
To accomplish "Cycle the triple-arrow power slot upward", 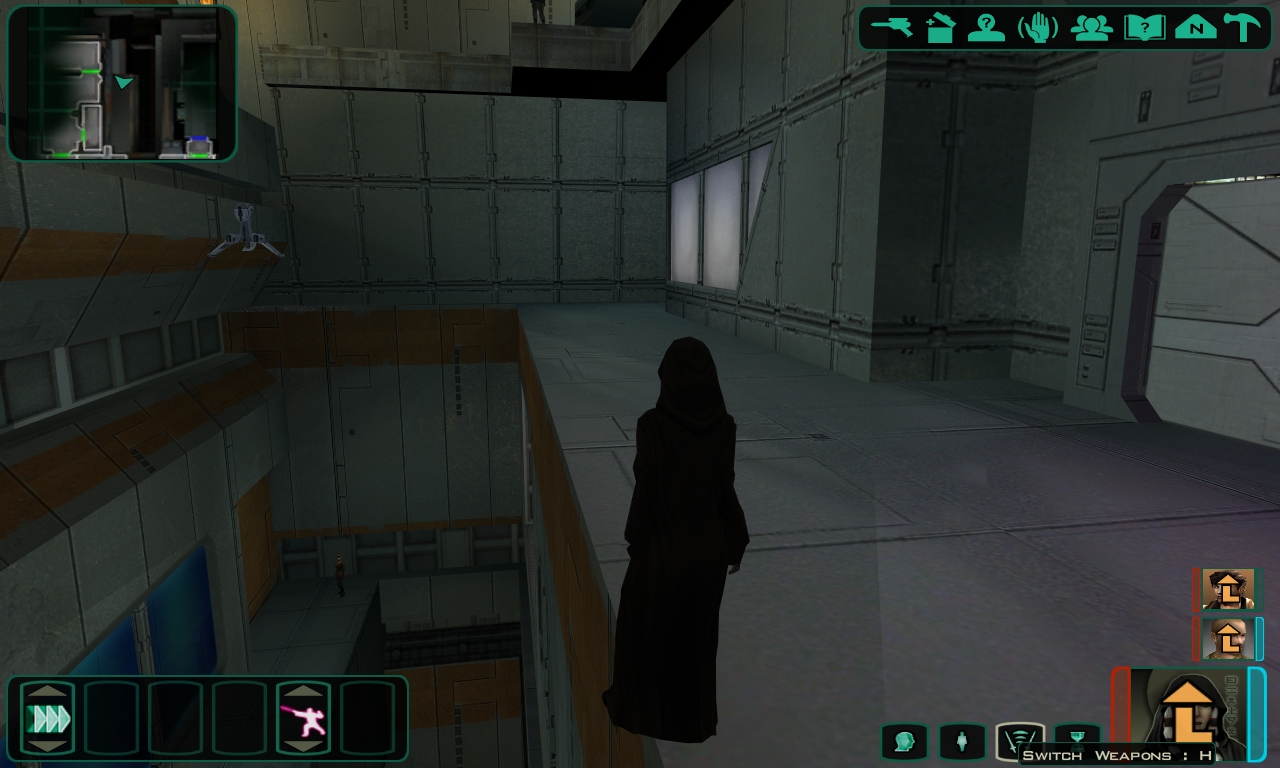I will tap(48, 691).
